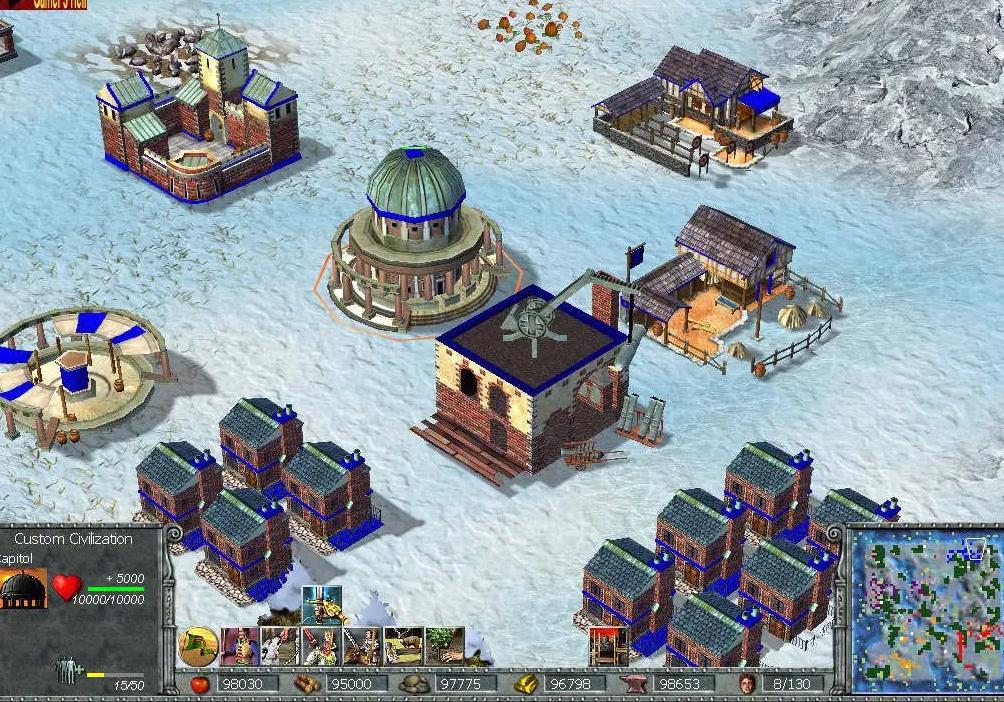Select the hero aiming a golden pistol
The height and width of the screenshot is (702, 1004).
322,604
